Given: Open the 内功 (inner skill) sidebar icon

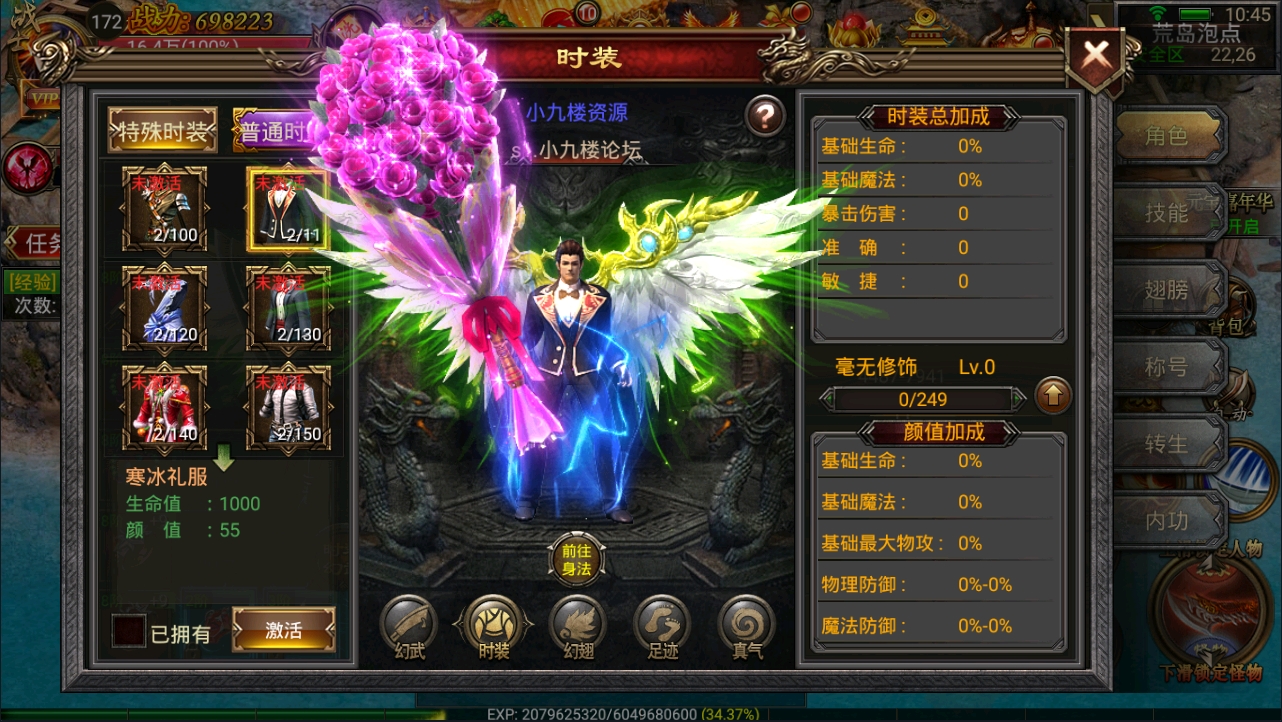Looking at the screenshot, I should [1168, 521].
